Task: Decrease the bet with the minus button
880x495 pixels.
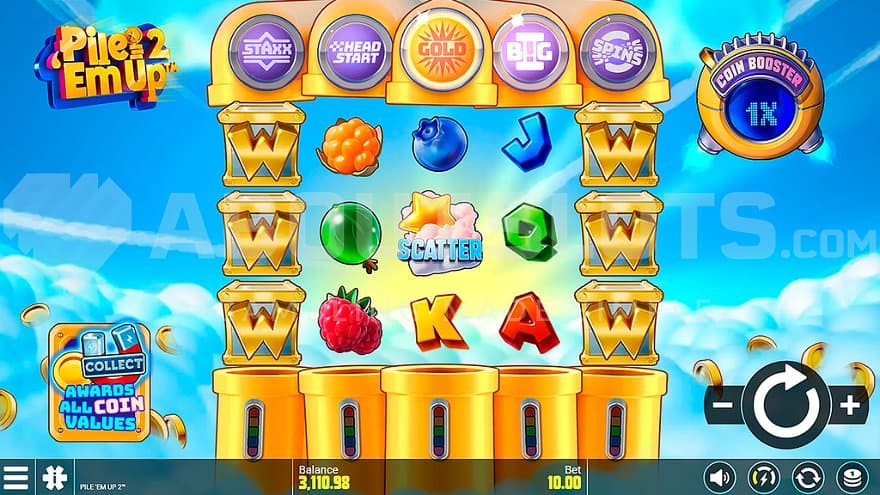Action: [722, 406]
